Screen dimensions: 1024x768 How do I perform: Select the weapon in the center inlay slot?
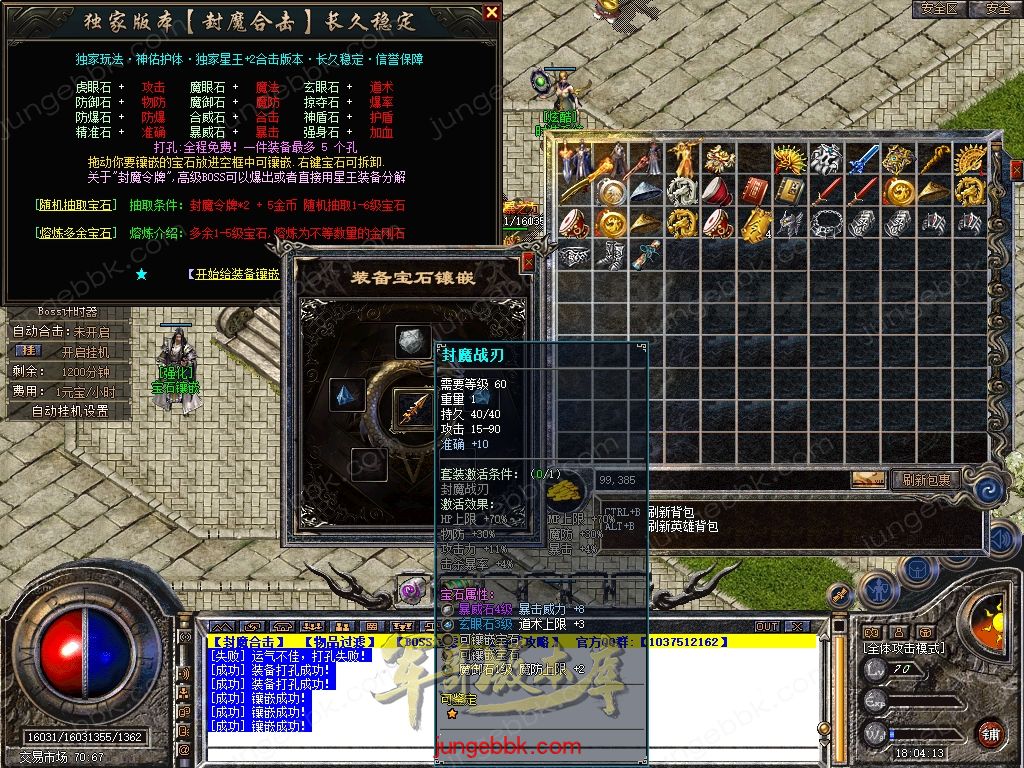pos(412,406)
